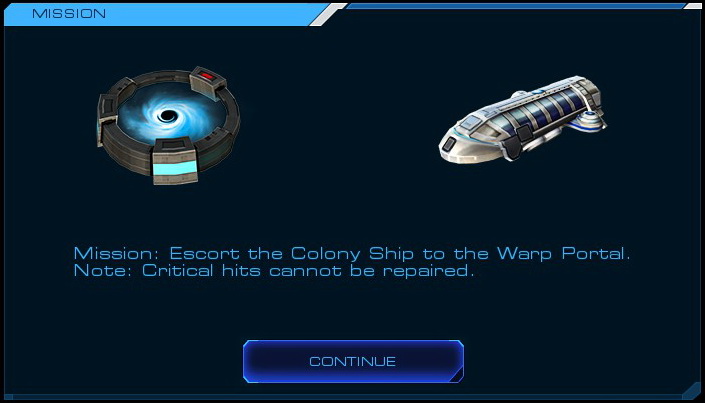The height and width of the screenshot is (403, 705).
Task: Continue past the mission briefing
Action: (352, 361)
